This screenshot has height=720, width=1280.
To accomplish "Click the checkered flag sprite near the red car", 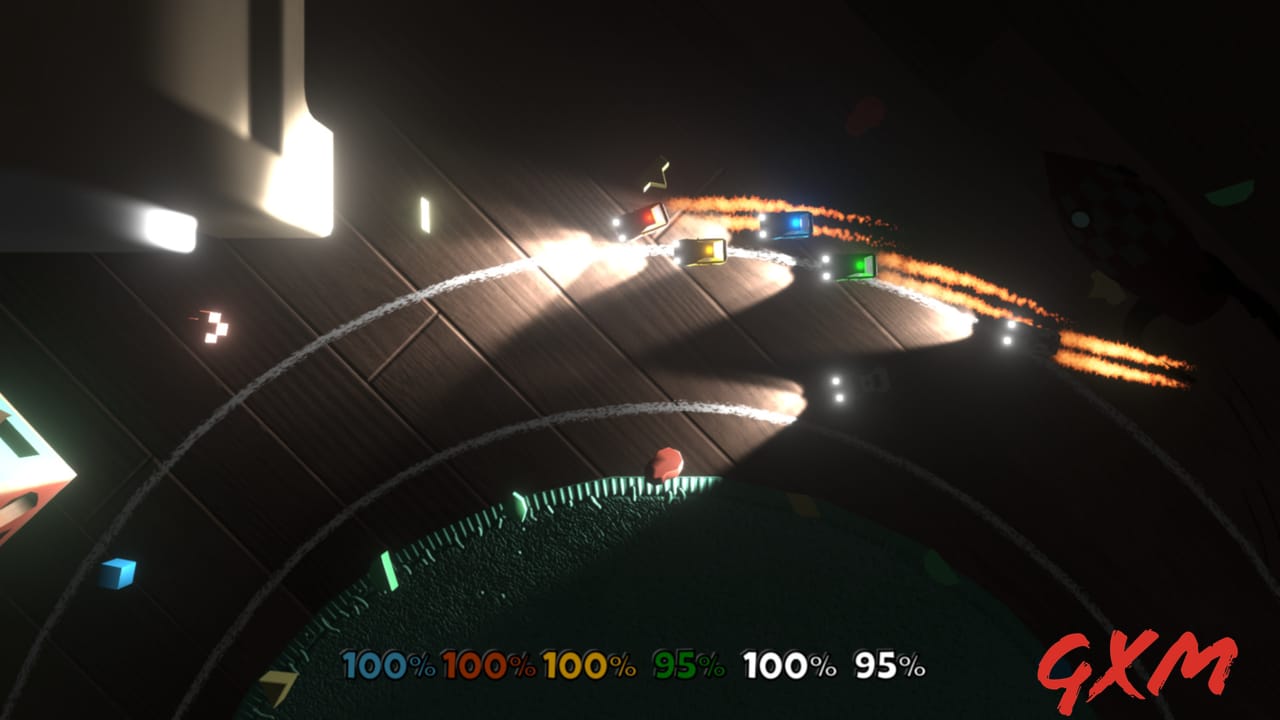I will click(215, 325).
